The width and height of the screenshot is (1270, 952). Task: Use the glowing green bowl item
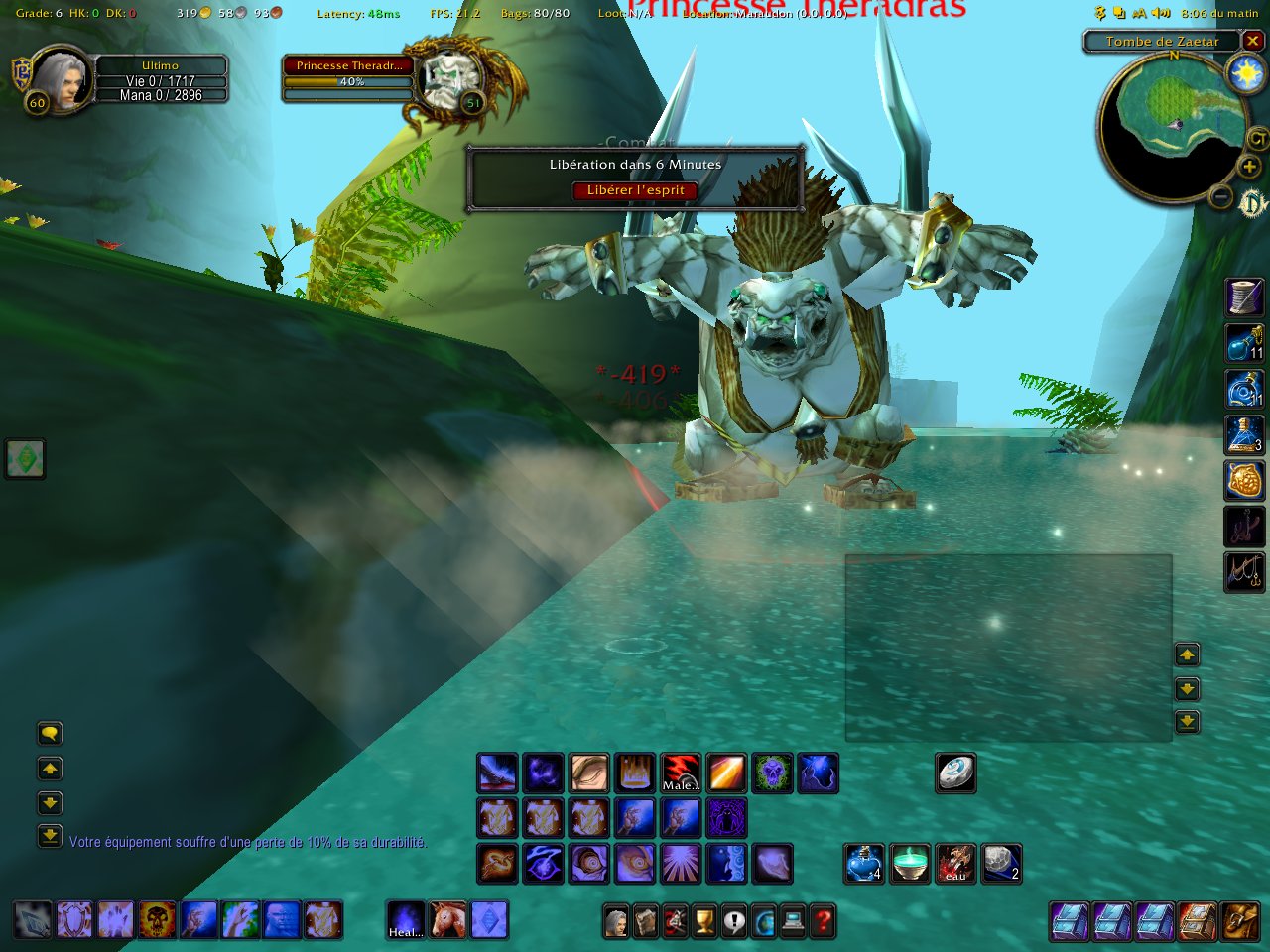pos(910,864)
